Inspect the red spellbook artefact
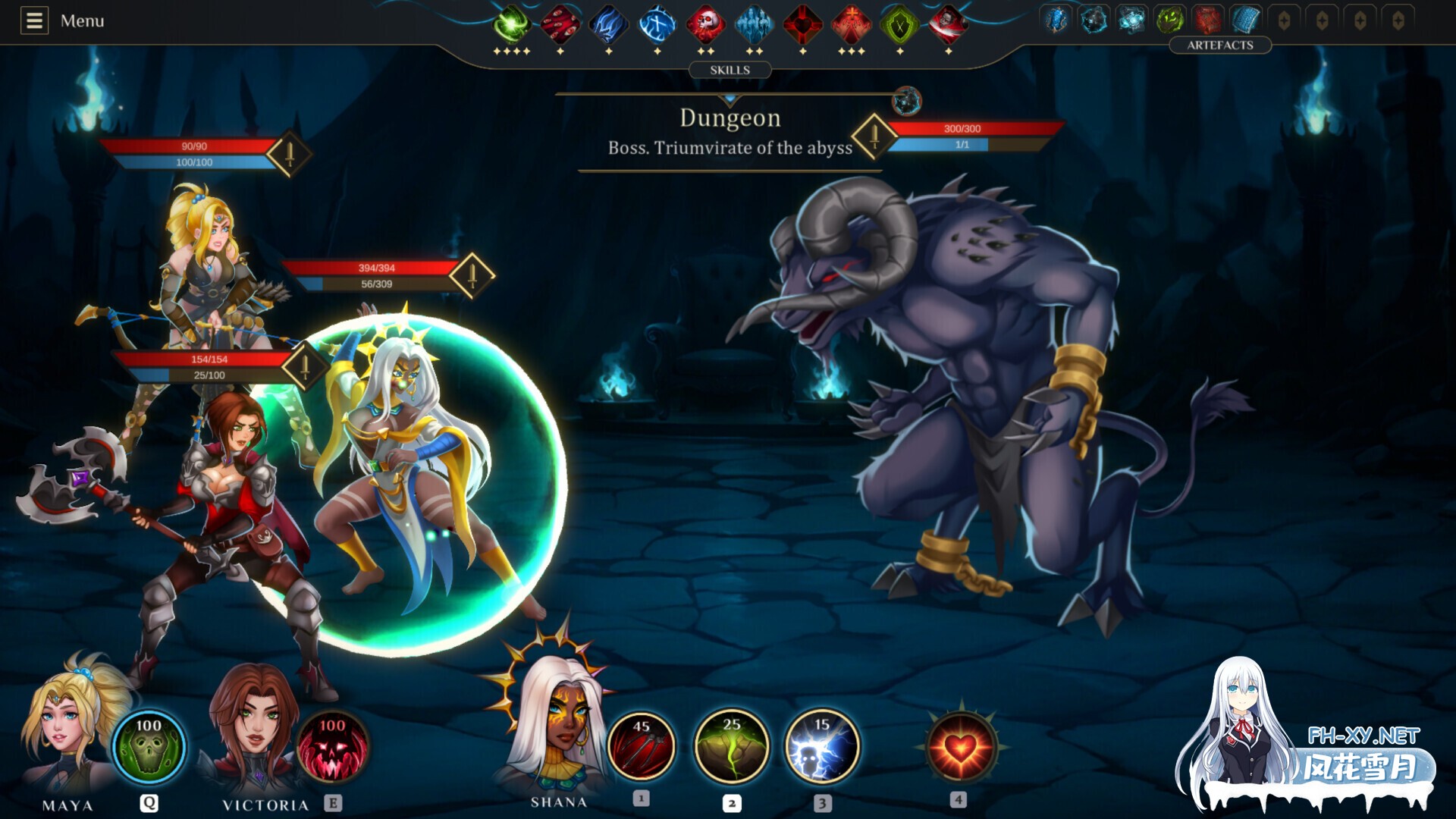1456x819 pixels. [x=1207, y=20]
